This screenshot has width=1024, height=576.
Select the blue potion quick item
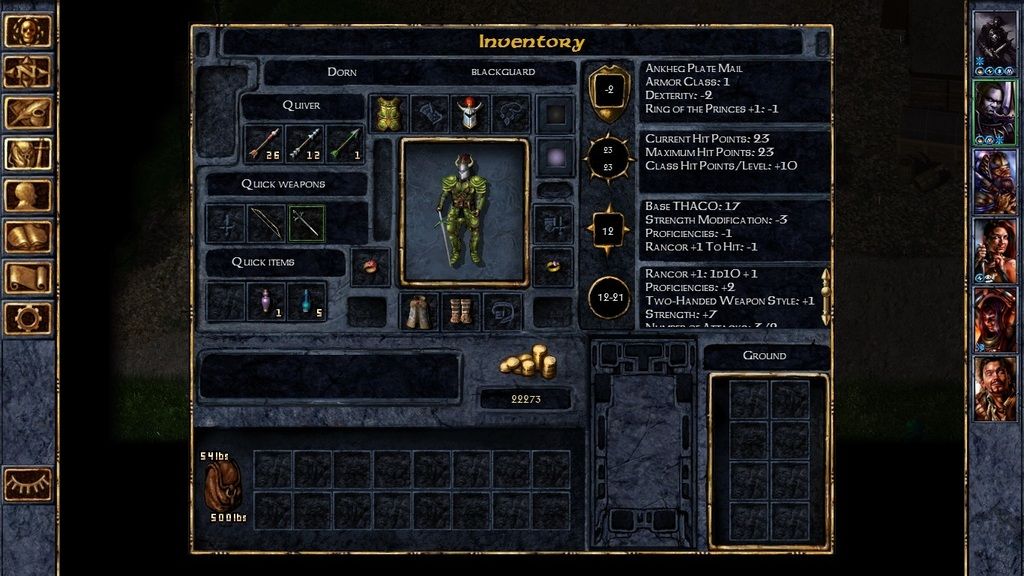click(x=306, y=300)
